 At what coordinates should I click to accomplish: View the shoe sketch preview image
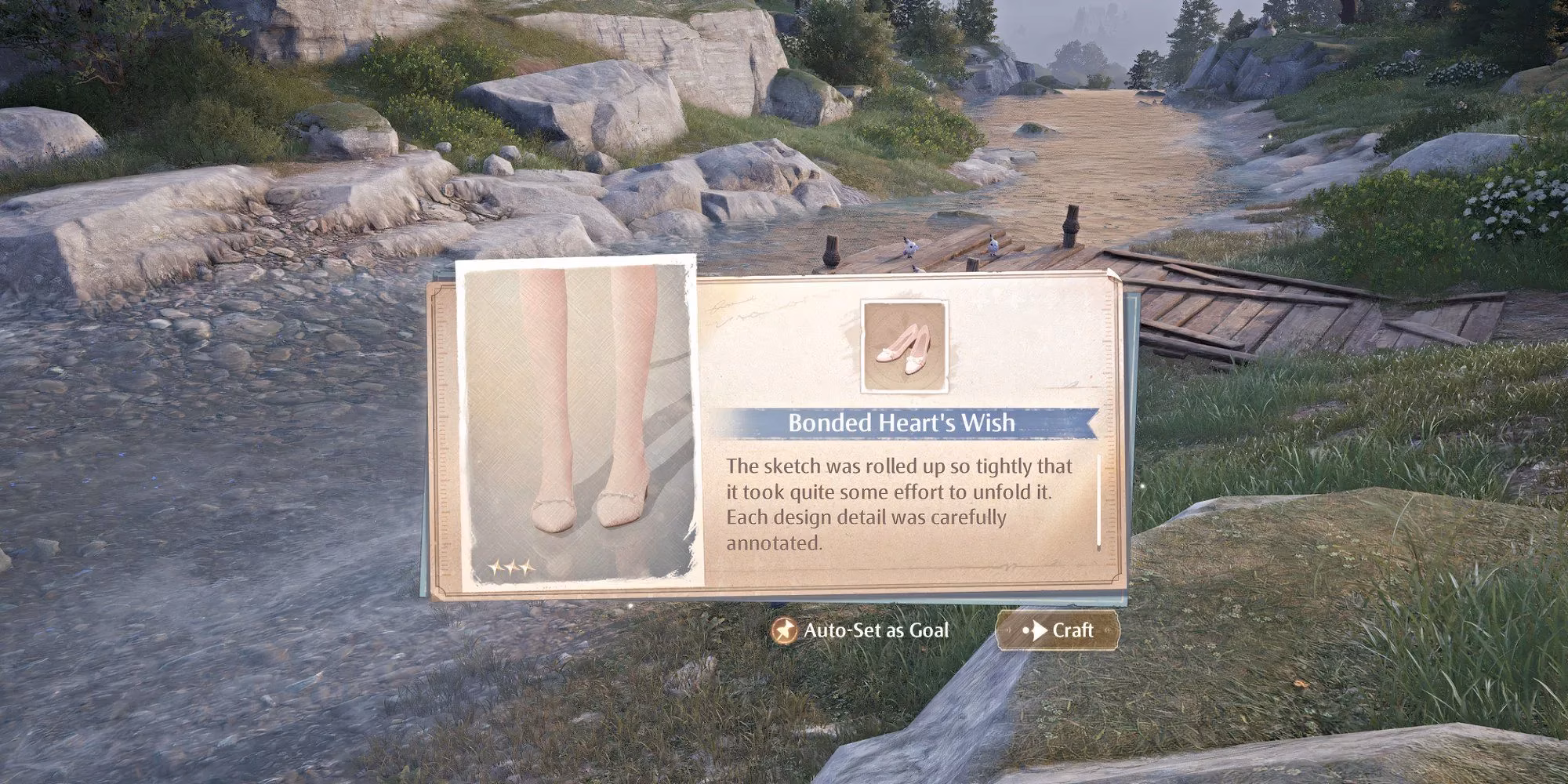[577, 423]
